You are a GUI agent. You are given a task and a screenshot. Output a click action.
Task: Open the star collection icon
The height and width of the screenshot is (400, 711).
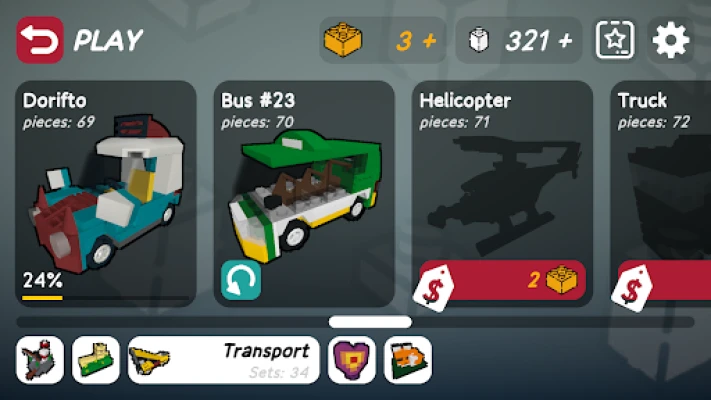615,41
